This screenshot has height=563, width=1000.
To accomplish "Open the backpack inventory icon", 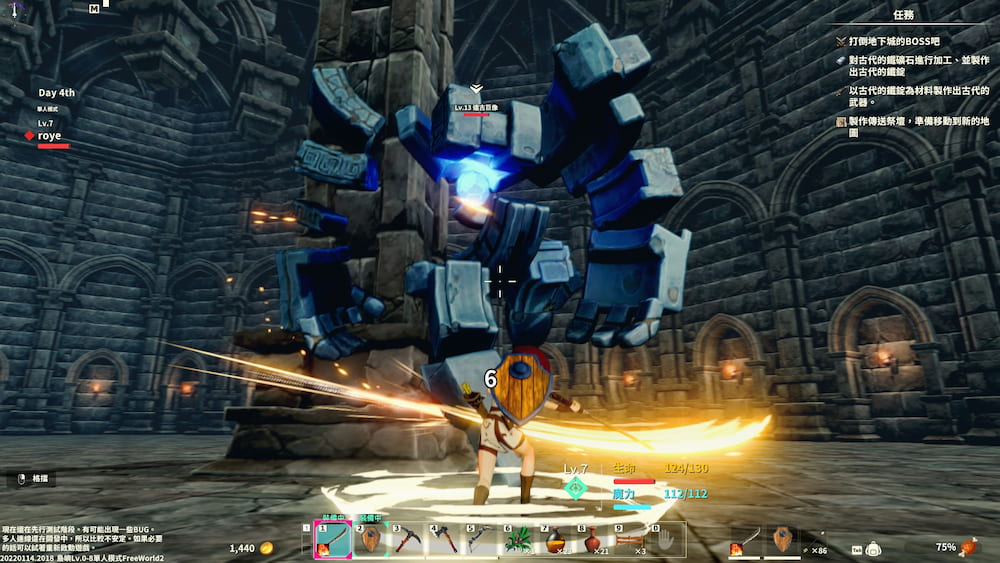I will click(x=872, y=548).
